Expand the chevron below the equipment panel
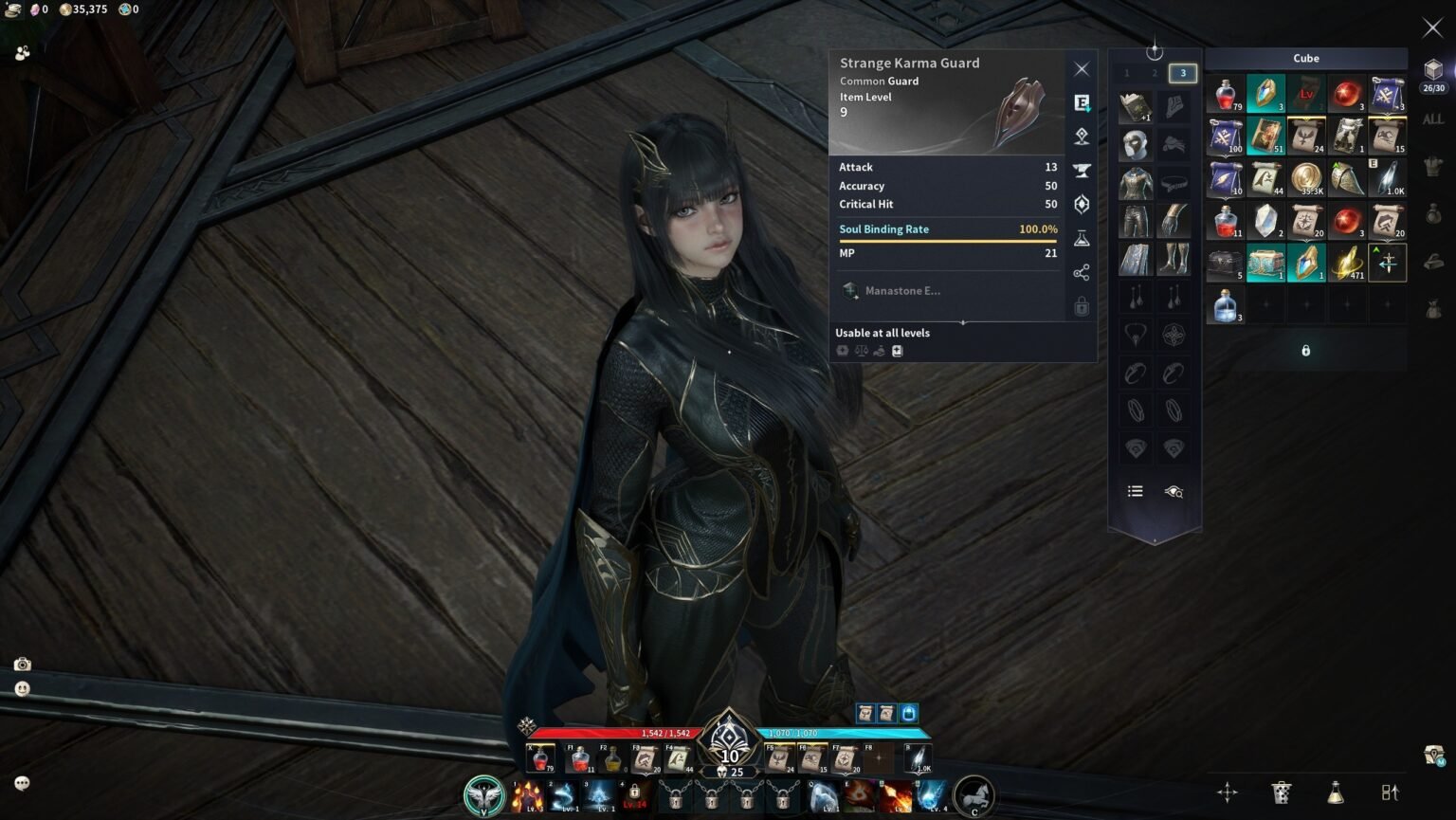The width and height of the screenshot is (1456, 820). [x=1154, y=542]
